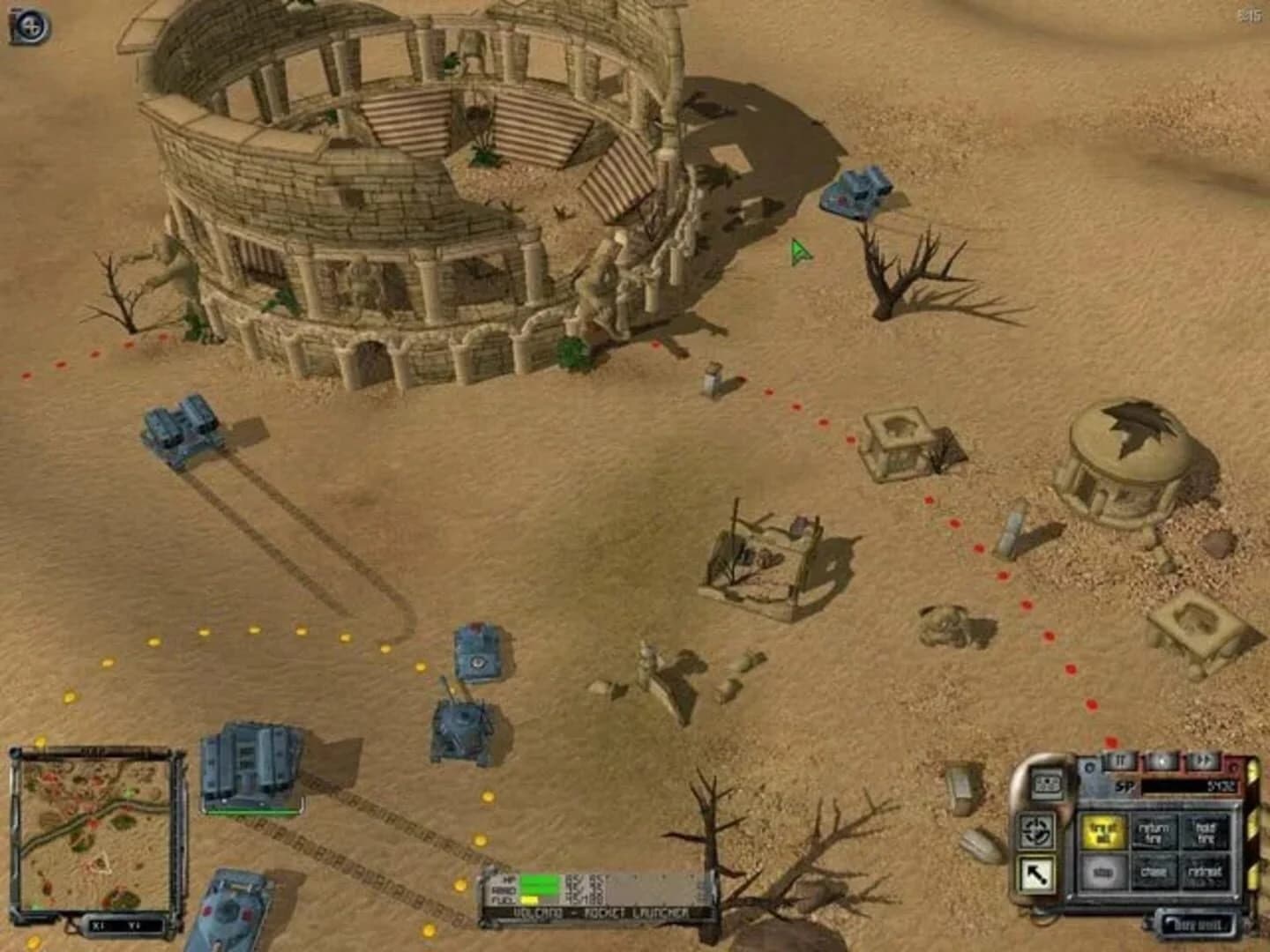Select the arrow cursor tool icon
Image resolution: width=1270 pixels, height=952 pixels.
(1039, 873)
